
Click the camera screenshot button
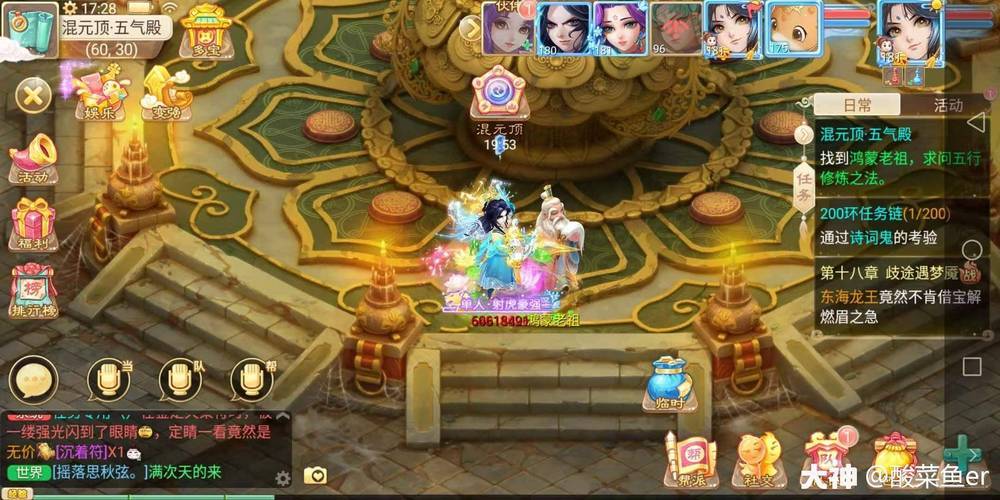pyautogui.click(x=315, y=476)
